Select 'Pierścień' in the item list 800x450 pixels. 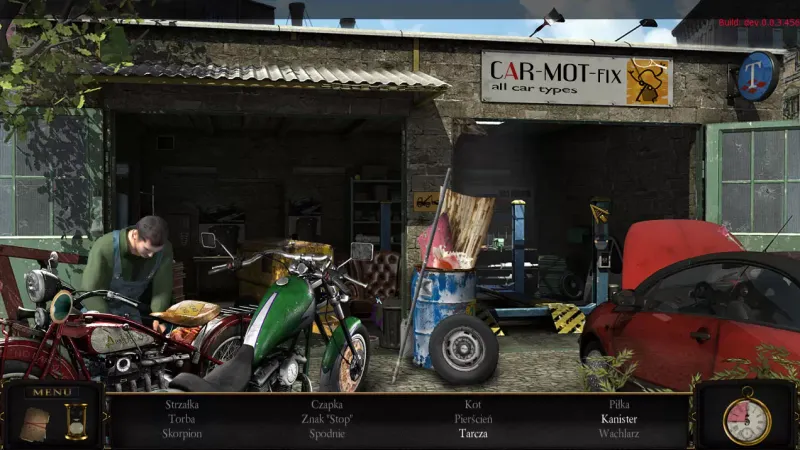[473, 419]
